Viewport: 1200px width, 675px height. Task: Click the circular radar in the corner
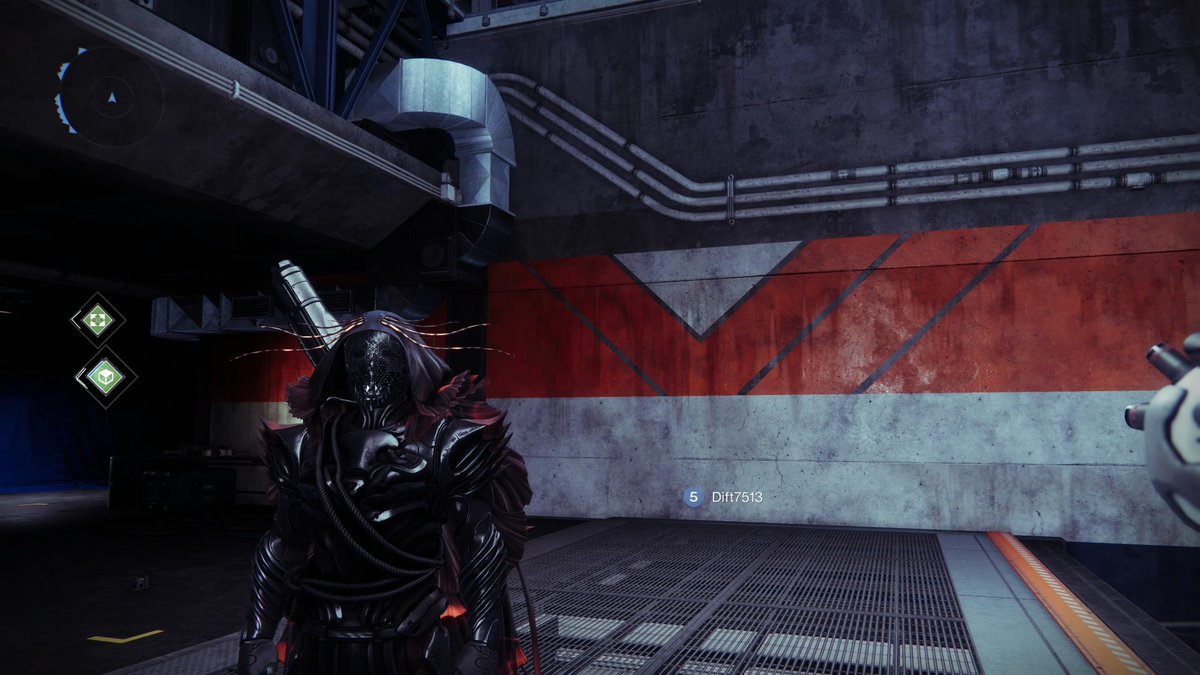[x=110, y=97]
